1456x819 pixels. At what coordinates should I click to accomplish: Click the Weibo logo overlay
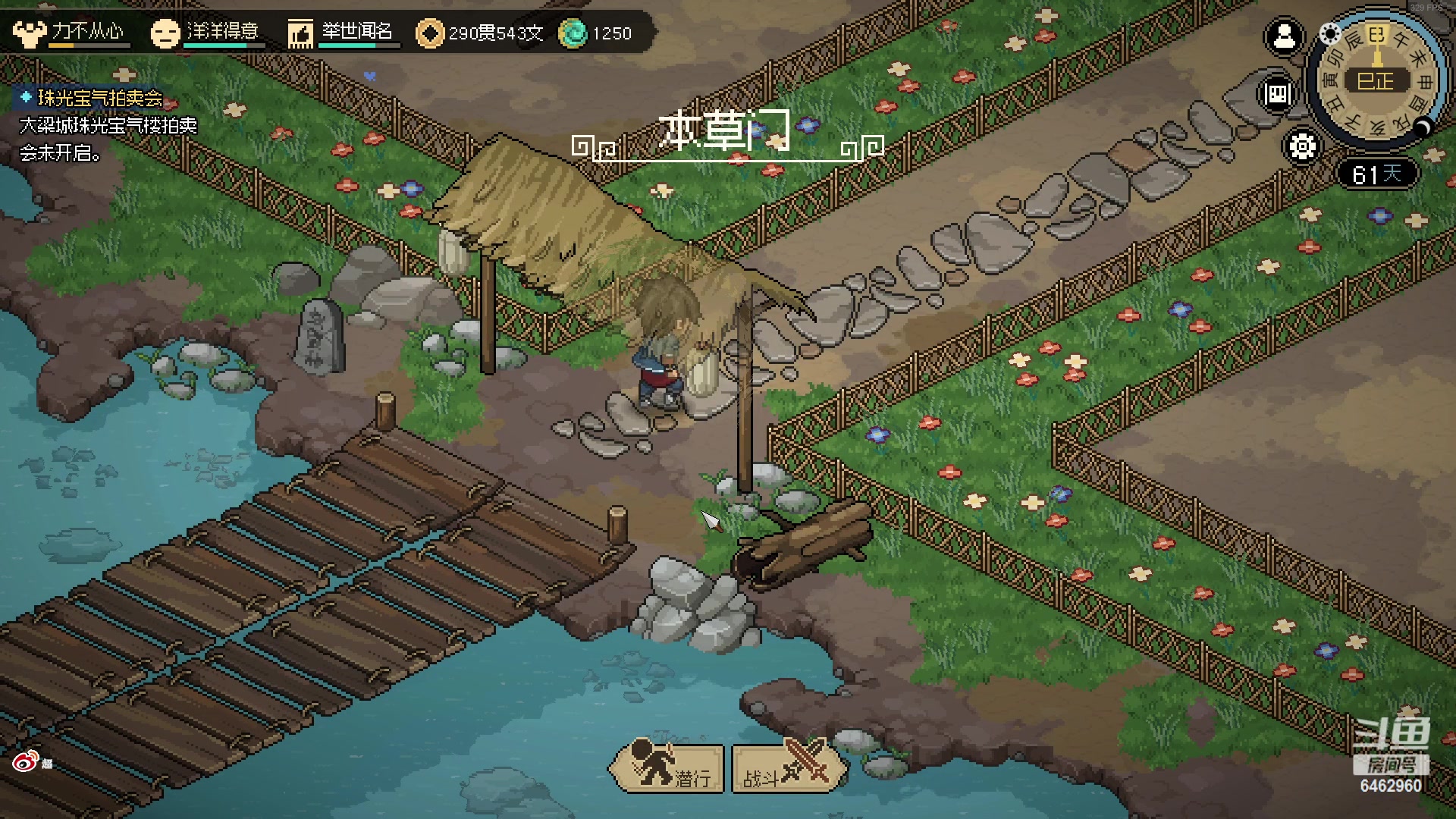coord(25,761)
